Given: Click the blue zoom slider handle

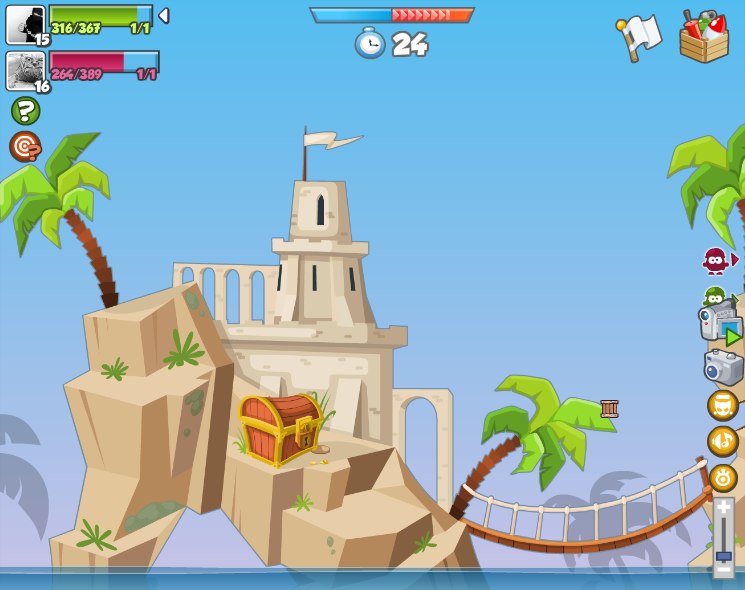Looking at the screenshot, I should [x=723, y=555].
